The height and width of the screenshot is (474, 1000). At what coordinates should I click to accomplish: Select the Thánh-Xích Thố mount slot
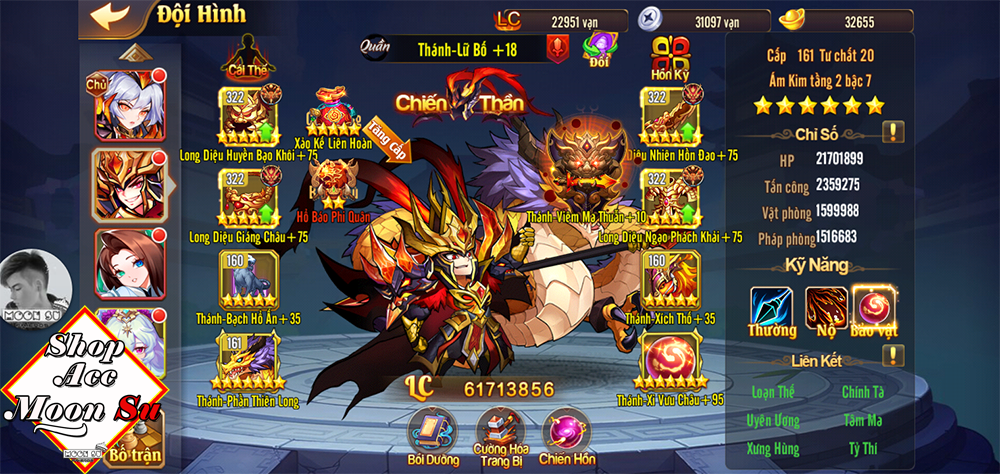(x=669, y=278)
